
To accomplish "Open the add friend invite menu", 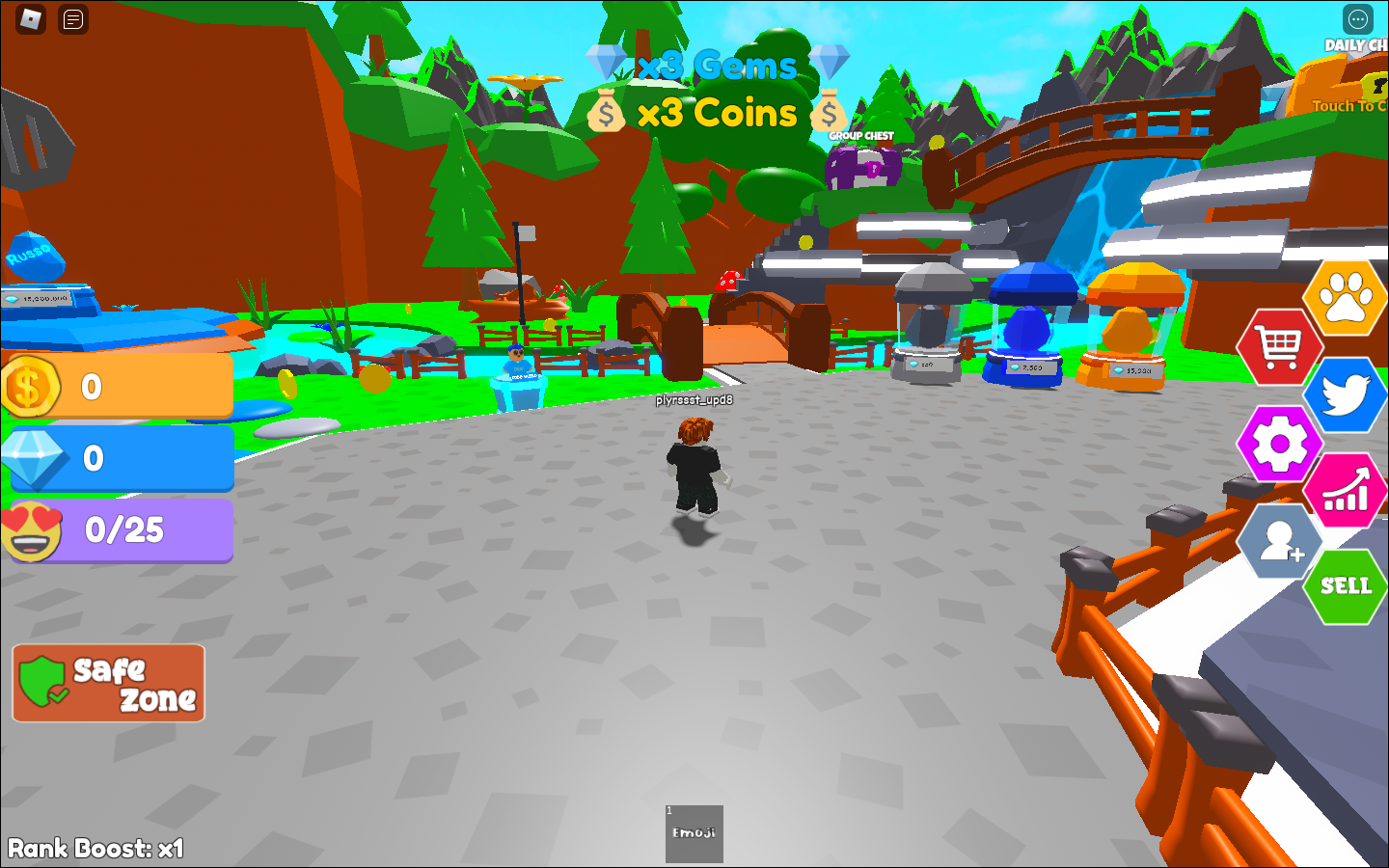I will tap(1280, 542).
